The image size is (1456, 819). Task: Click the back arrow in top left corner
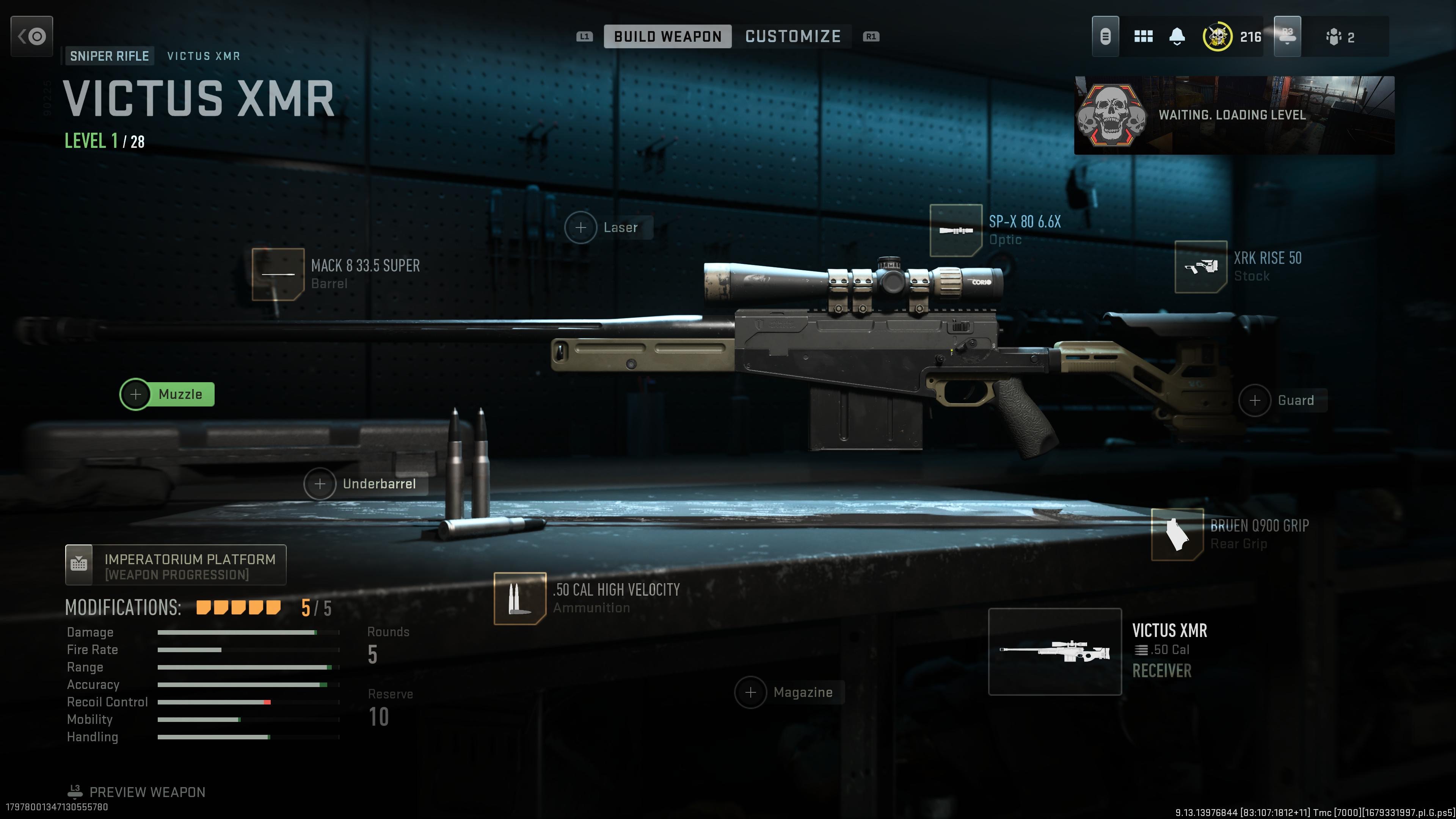tap(31, 36)
